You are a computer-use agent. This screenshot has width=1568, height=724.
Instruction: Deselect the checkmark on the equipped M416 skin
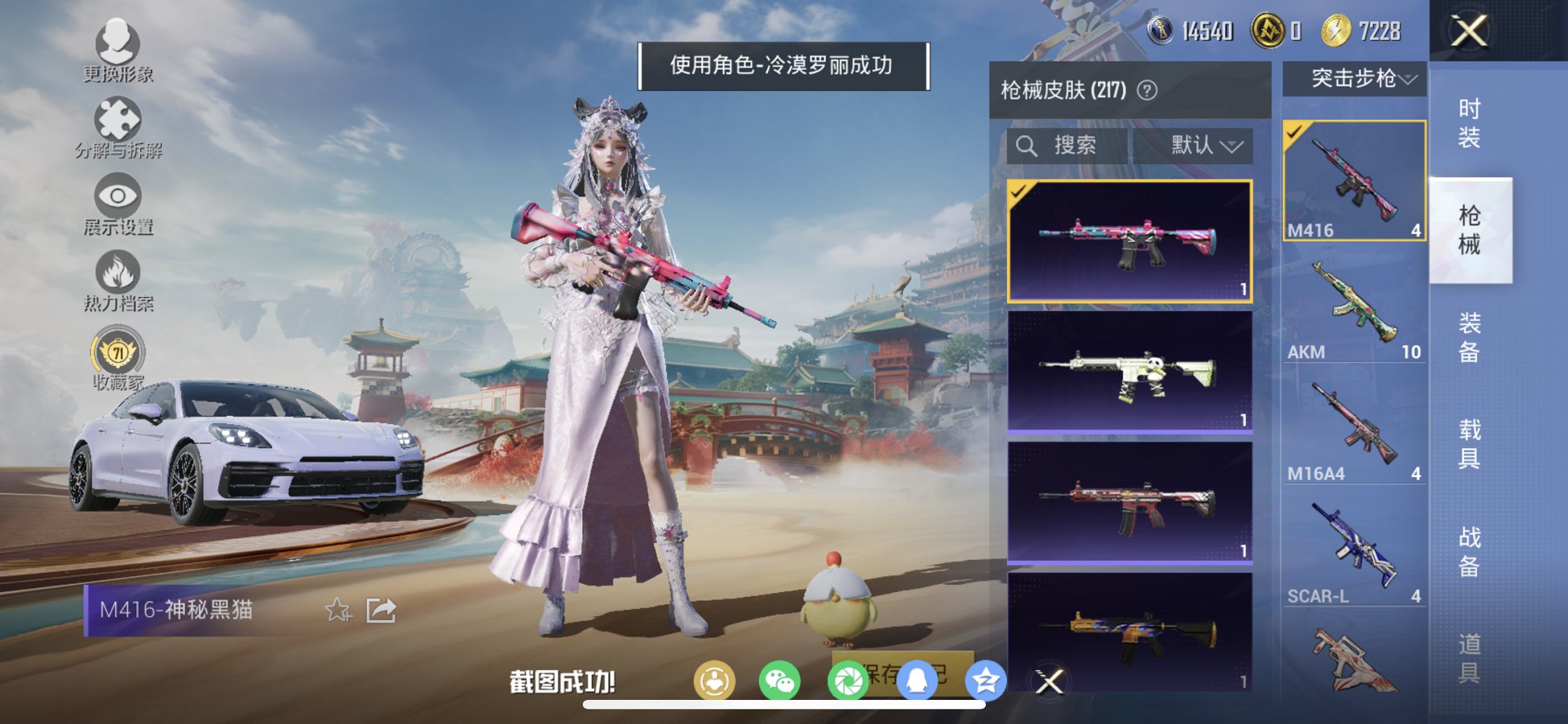coord(1017,193)
